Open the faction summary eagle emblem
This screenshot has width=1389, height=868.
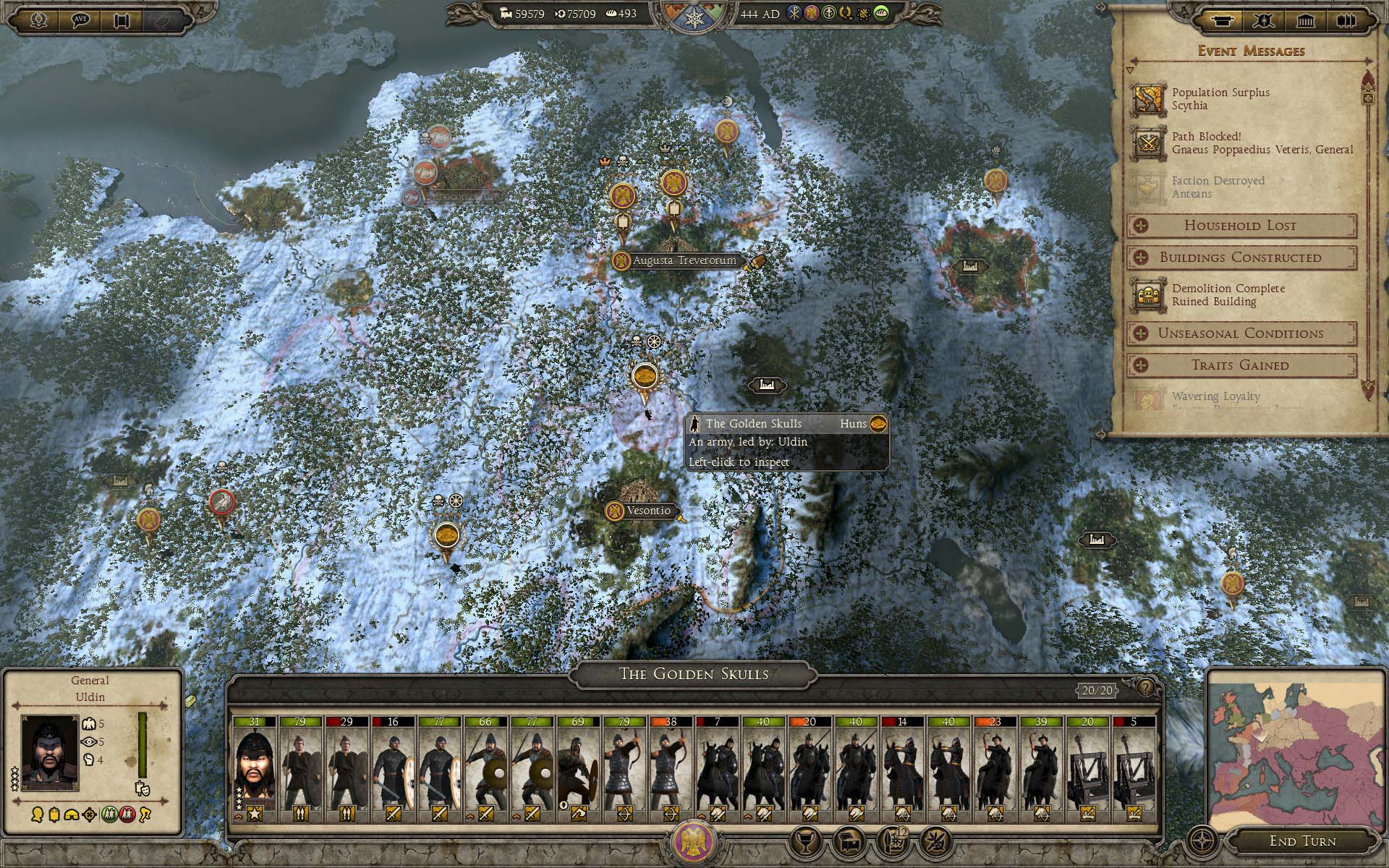(694, 842)
